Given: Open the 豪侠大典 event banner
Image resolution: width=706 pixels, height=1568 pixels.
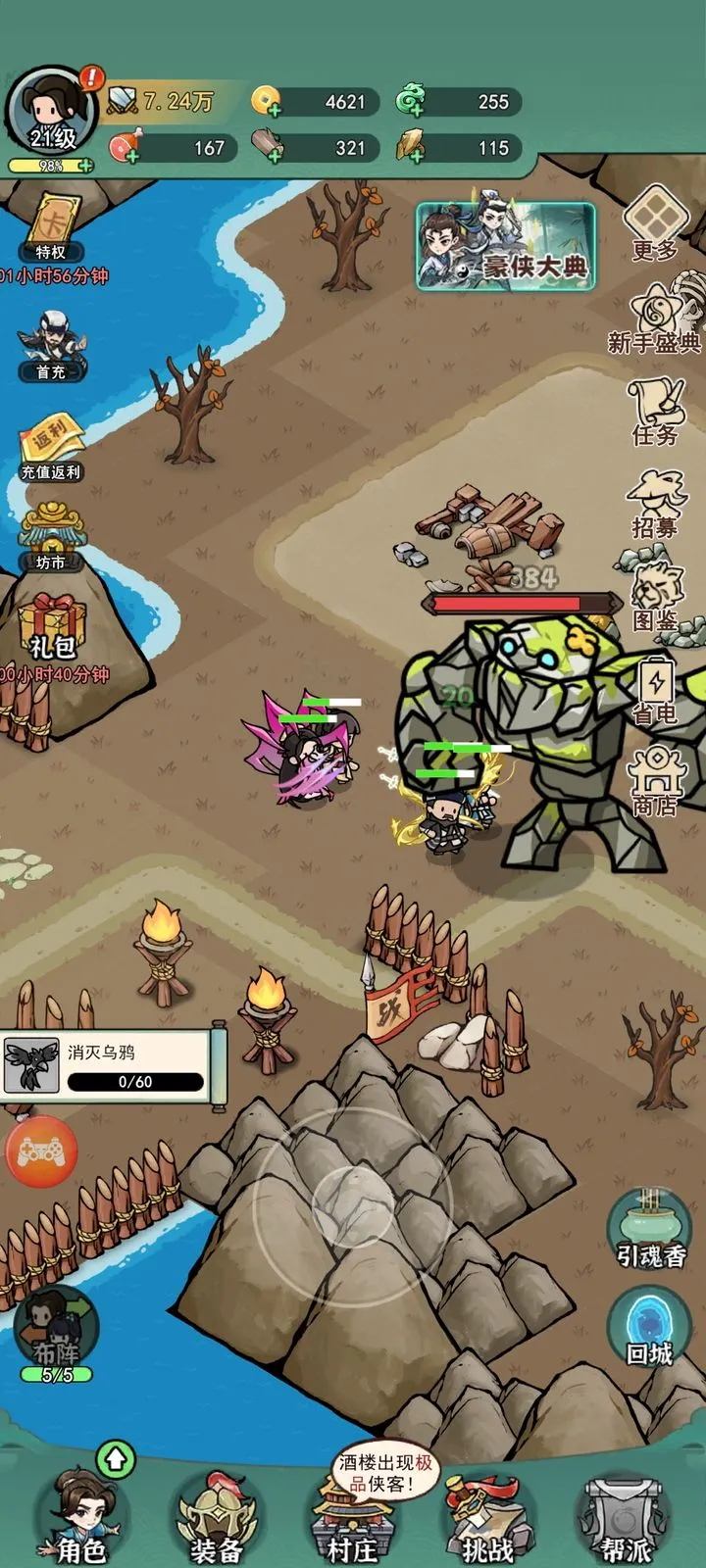Looking at the screenshot, I should [506, 246].
